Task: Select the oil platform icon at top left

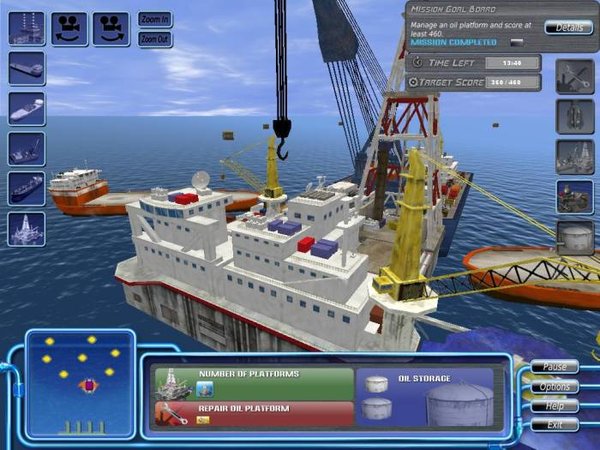Action: coord(26,28)
